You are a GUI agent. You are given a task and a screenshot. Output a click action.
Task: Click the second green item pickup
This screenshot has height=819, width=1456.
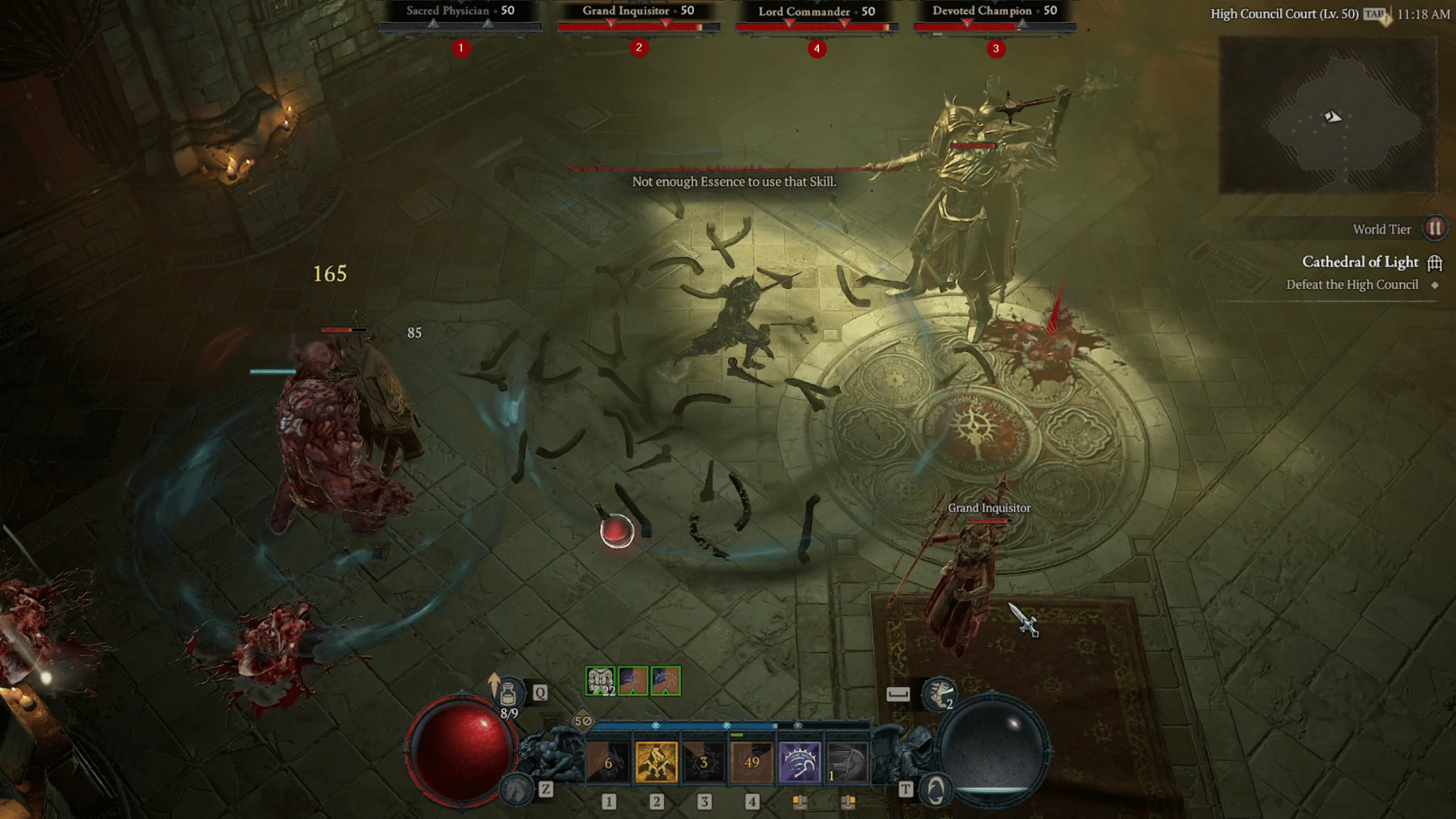click(x=633, y=680)
